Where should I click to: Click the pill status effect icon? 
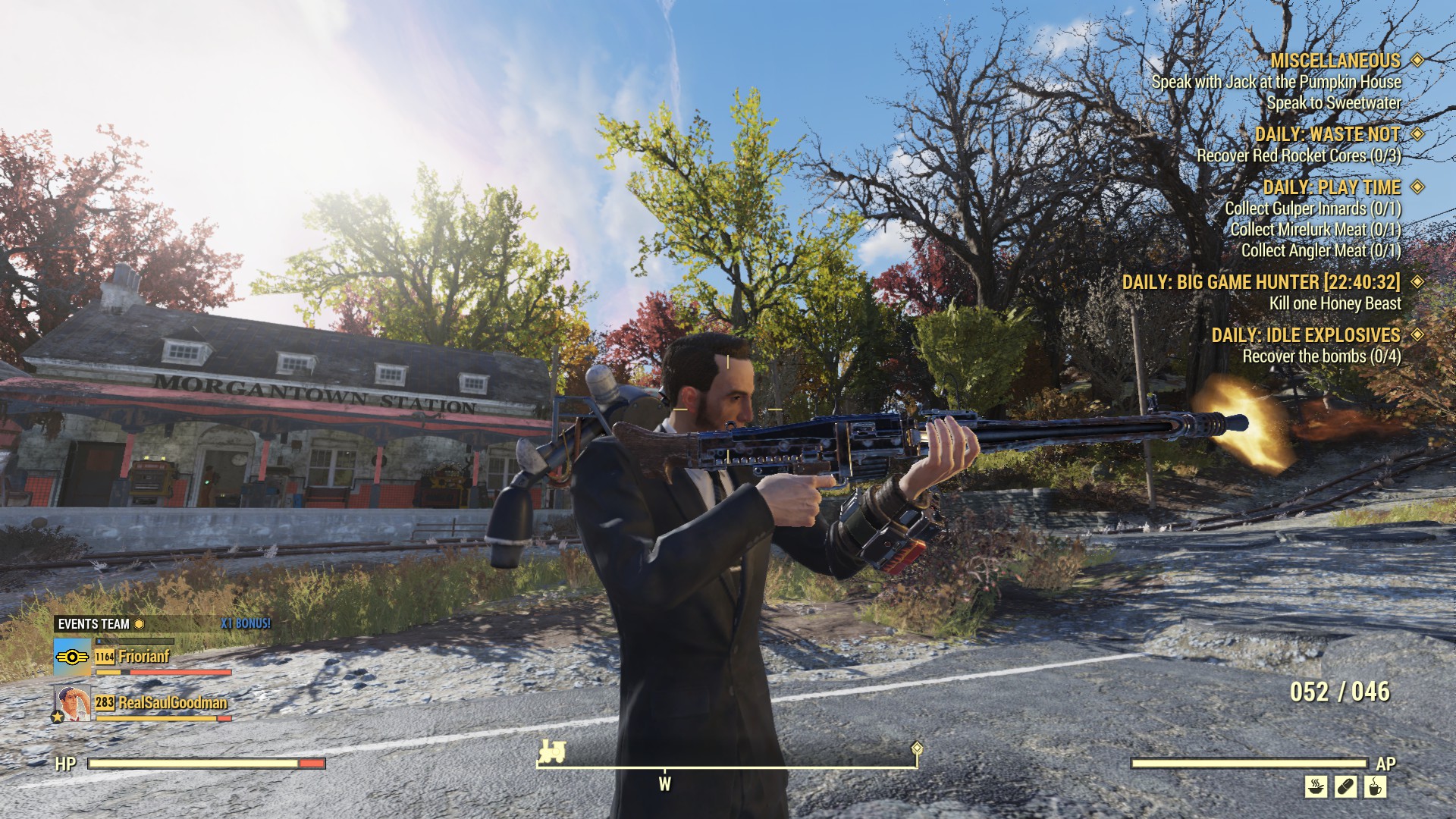point(1345,786)
